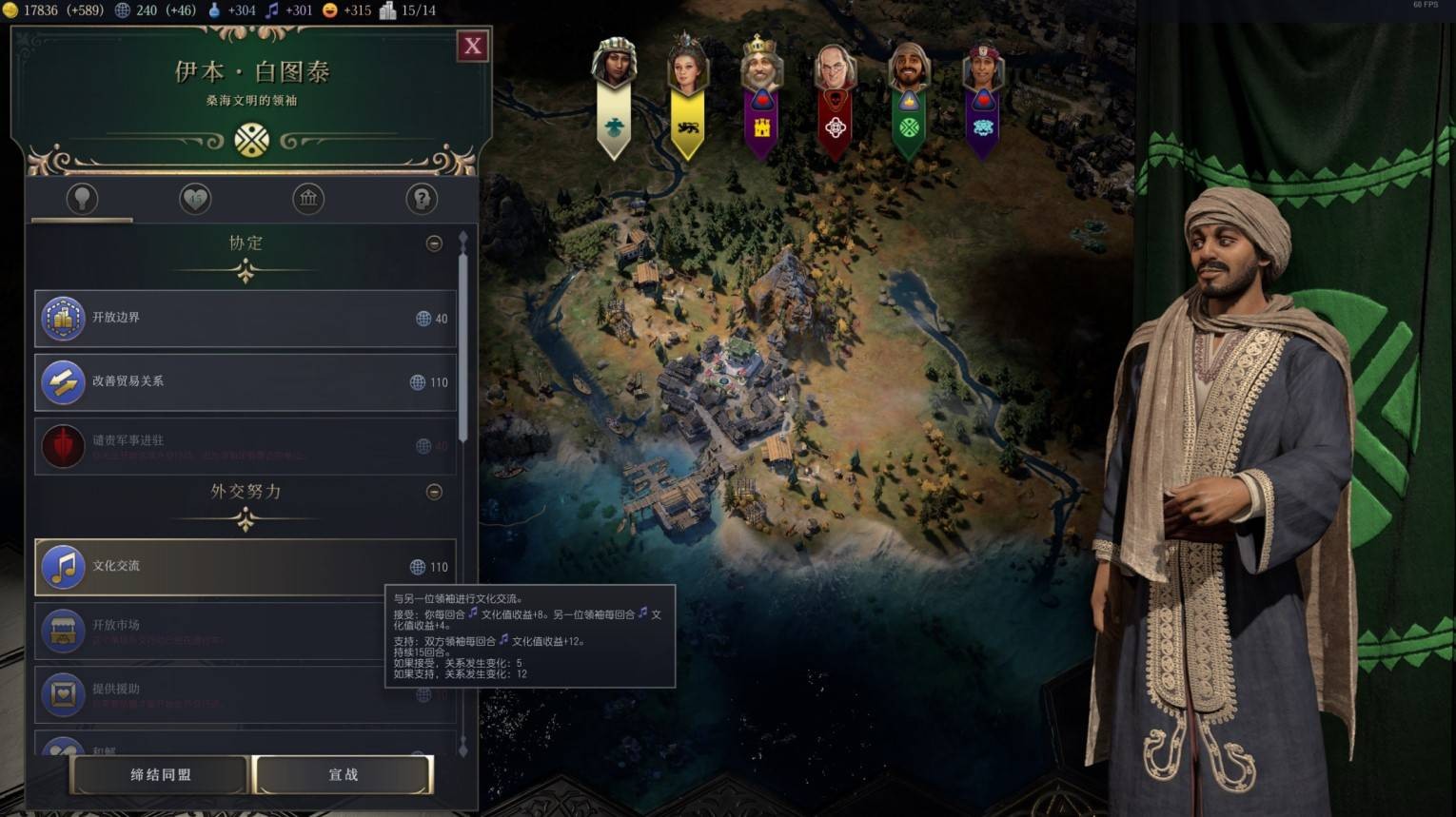Select the 开放市场 endeavor
Screen dimensions: 1456x817
(209, 631)
